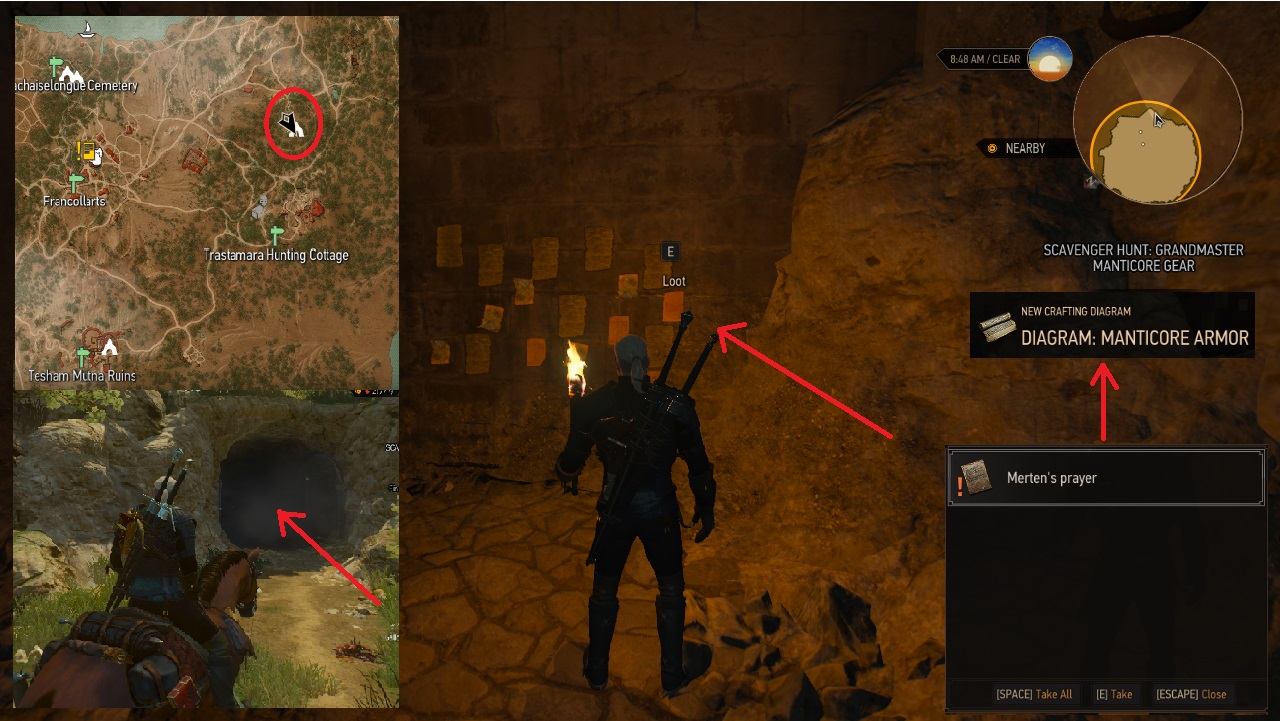Click the Manticore Armor diagram icon
This screenshot has width=1280, height=721.
tap(996, 327)
